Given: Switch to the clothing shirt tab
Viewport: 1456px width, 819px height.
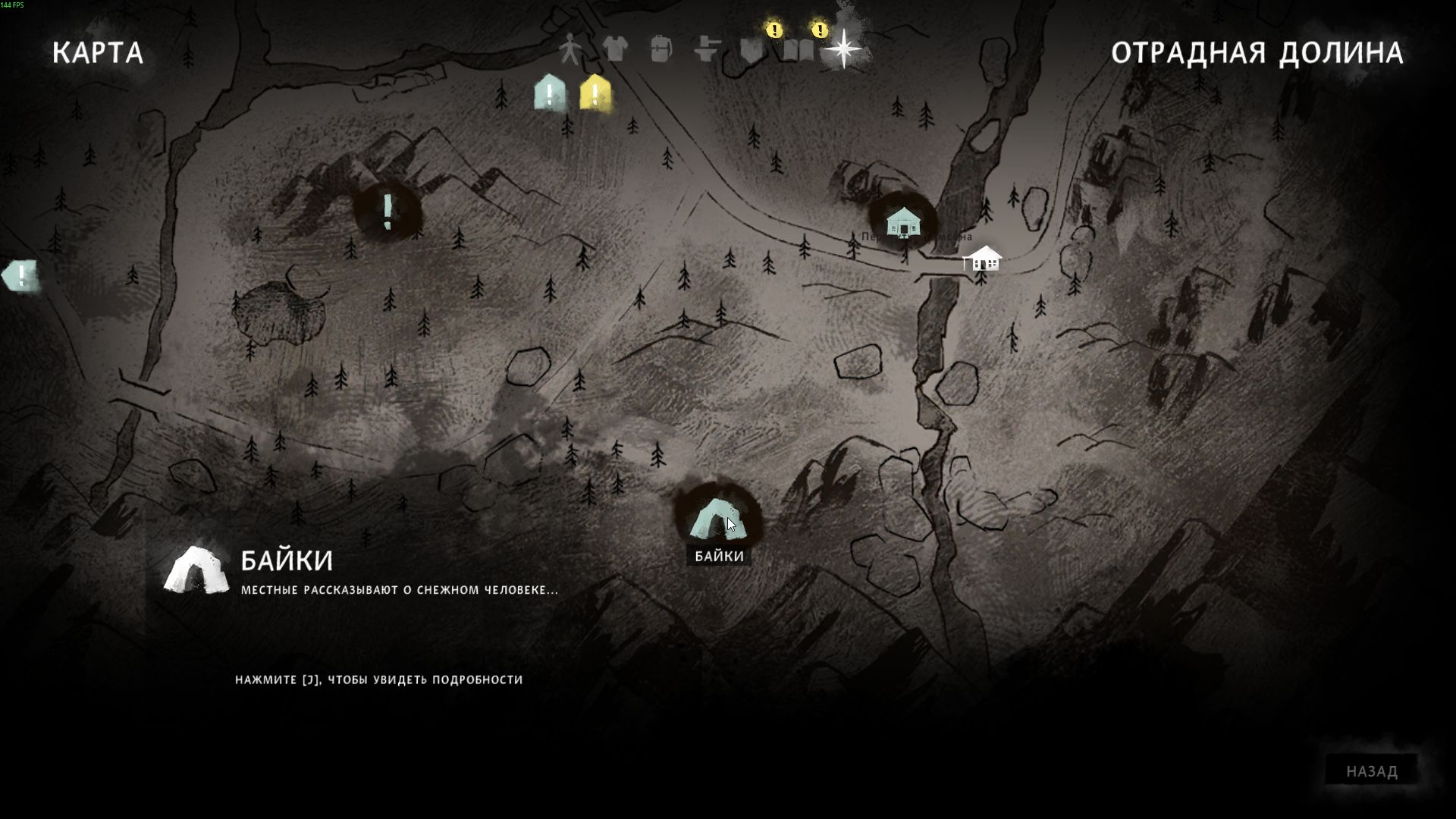Looking at the screenshot, I should coord(615,49).
